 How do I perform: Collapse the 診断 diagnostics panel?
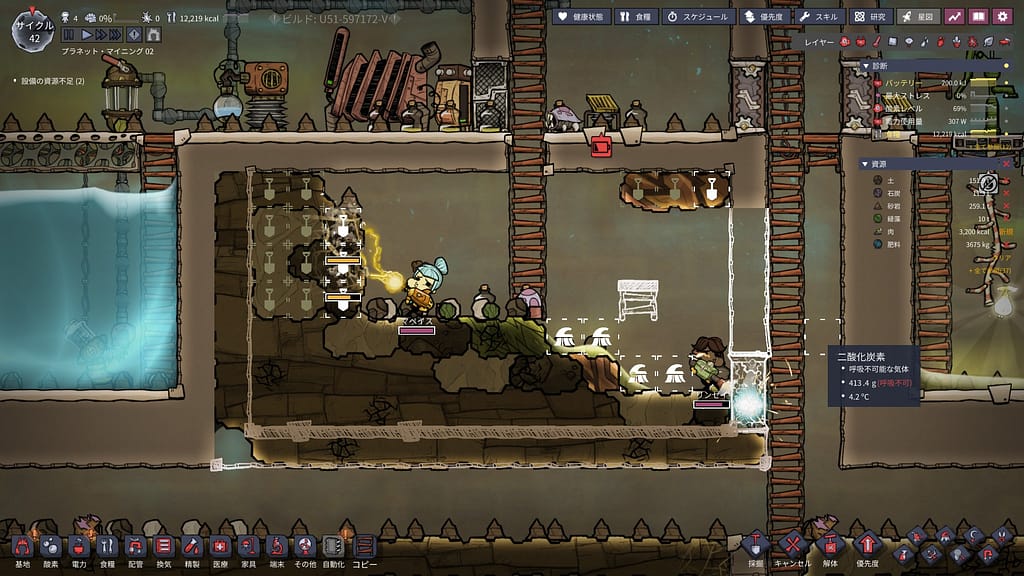tap(866, 66)
